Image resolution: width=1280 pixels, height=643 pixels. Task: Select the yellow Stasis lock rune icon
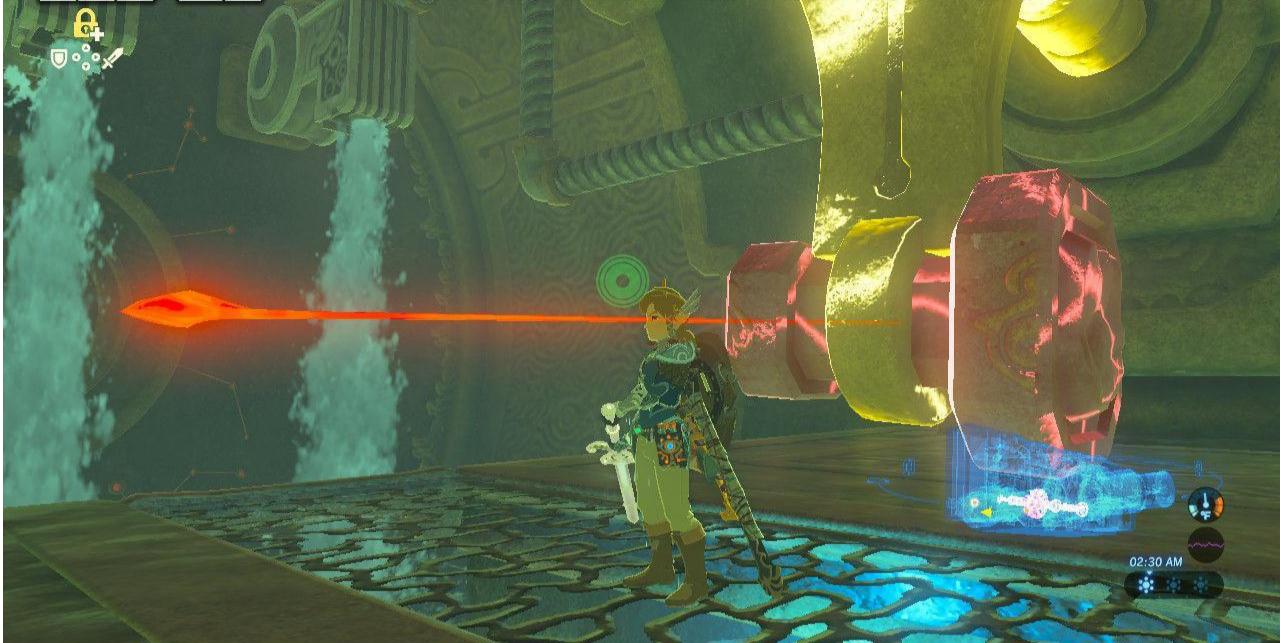(x=88, y=25)
